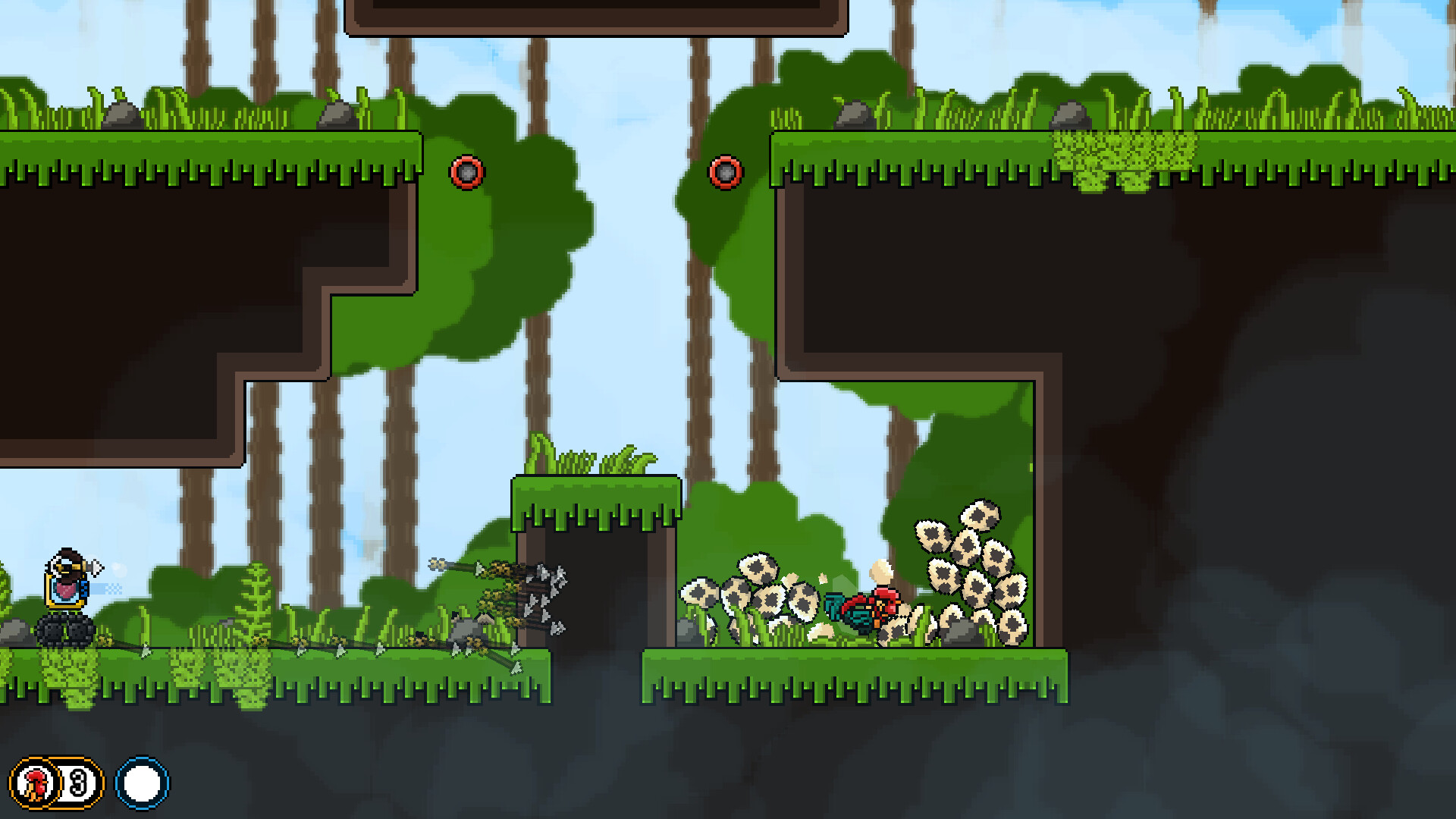1456x819 pixels.
Task: Click the left red target button
Action: [467, 173]
